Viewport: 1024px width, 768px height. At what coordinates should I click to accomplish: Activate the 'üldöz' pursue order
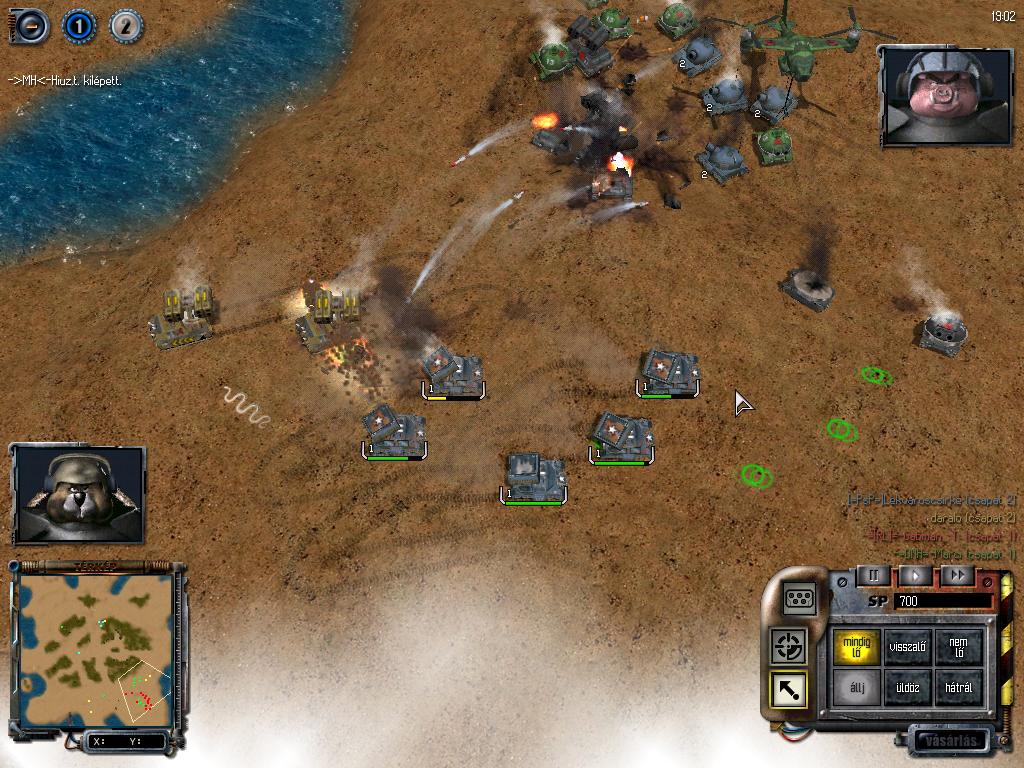click(907, 688)
